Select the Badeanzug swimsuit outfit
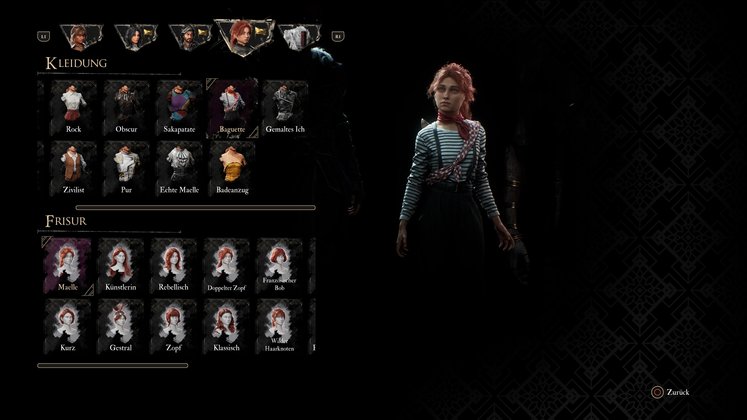Image resolution: width=747 pixels, height=420 pixels. click(232, 165)
